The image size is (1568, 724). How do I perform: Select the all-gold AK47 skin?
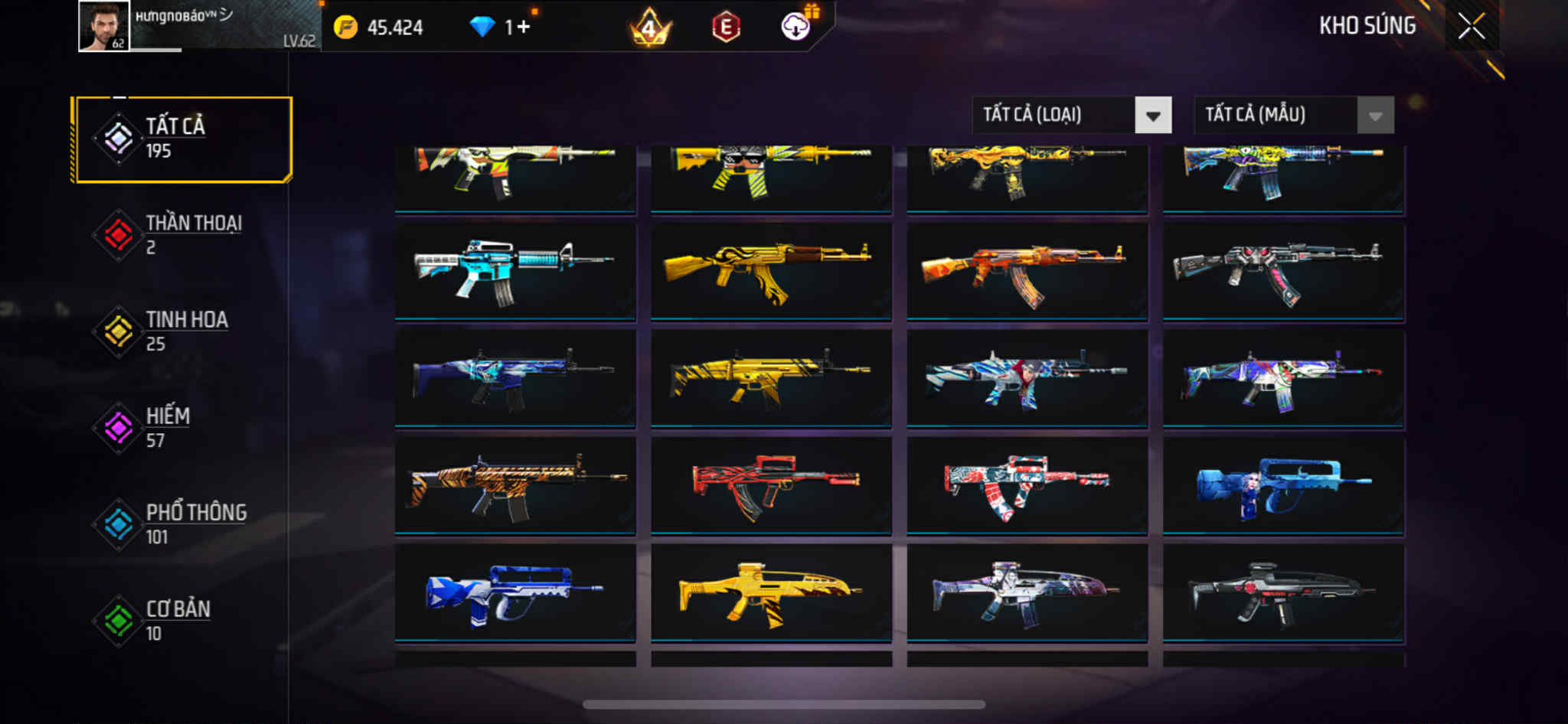[x=770, y=271]
